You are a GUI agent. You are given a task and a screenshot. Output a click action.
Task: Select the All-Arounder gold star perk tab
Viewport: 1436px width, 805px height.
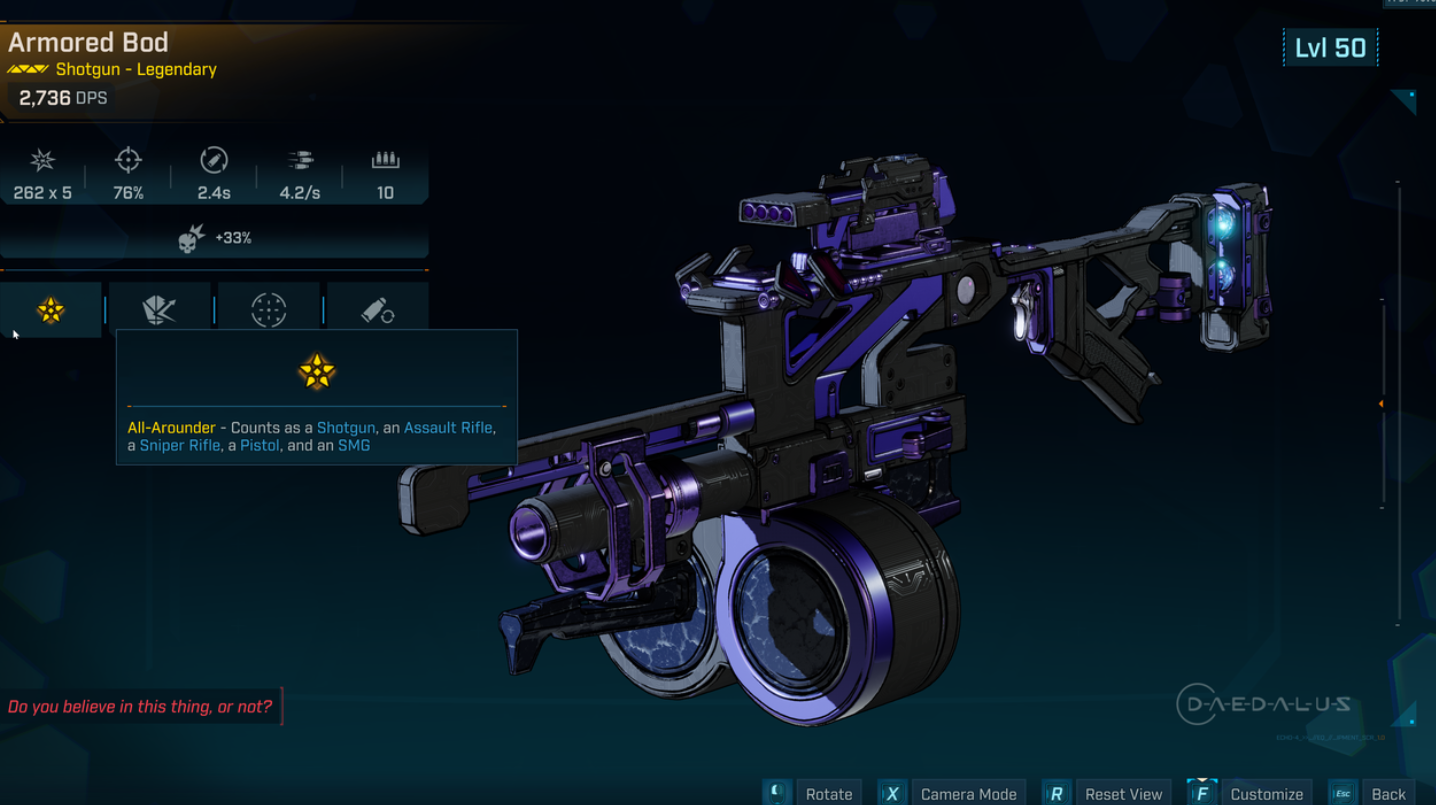pos(51,310)
